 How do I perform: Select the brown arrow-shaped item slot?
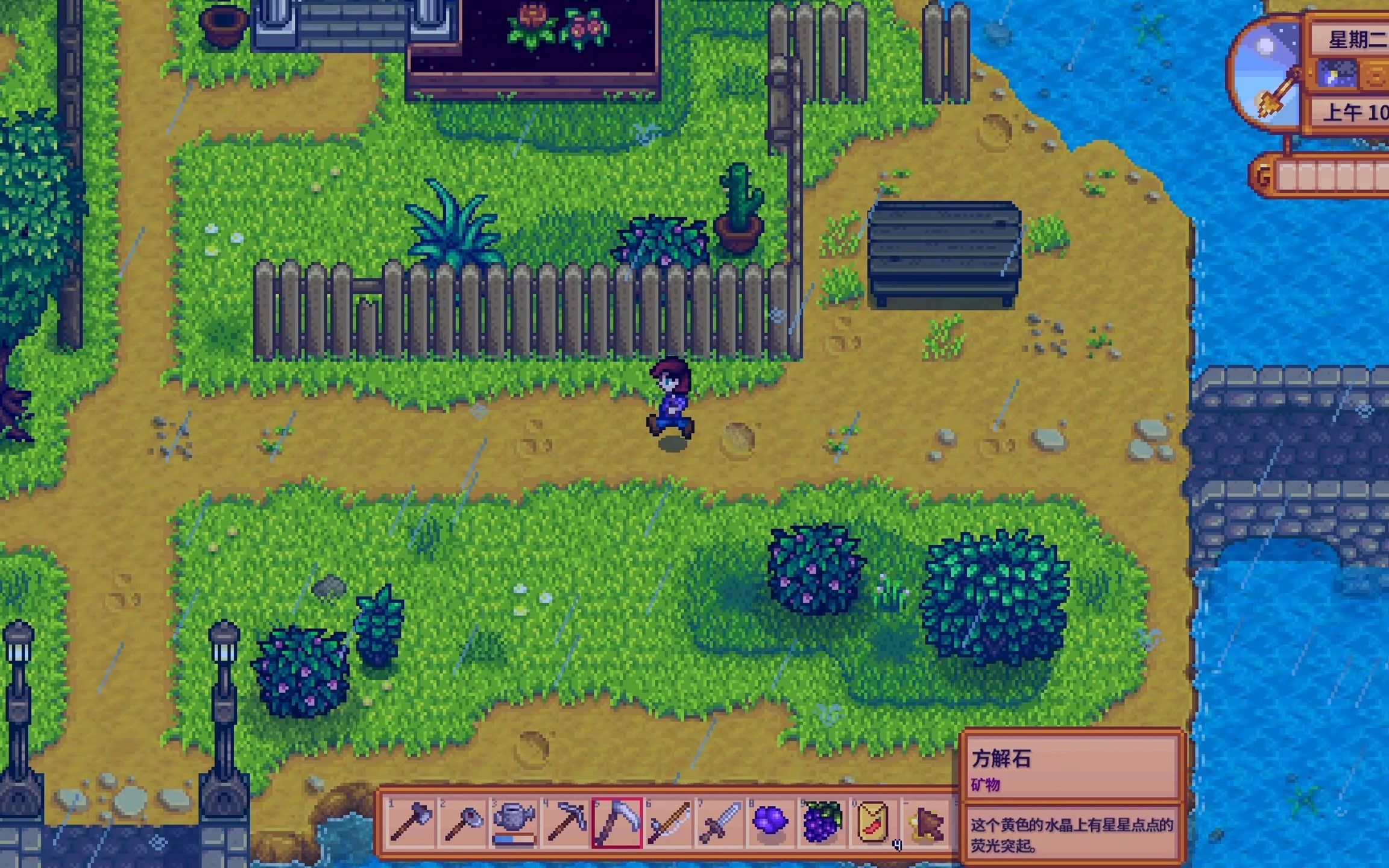coord(926,822)
